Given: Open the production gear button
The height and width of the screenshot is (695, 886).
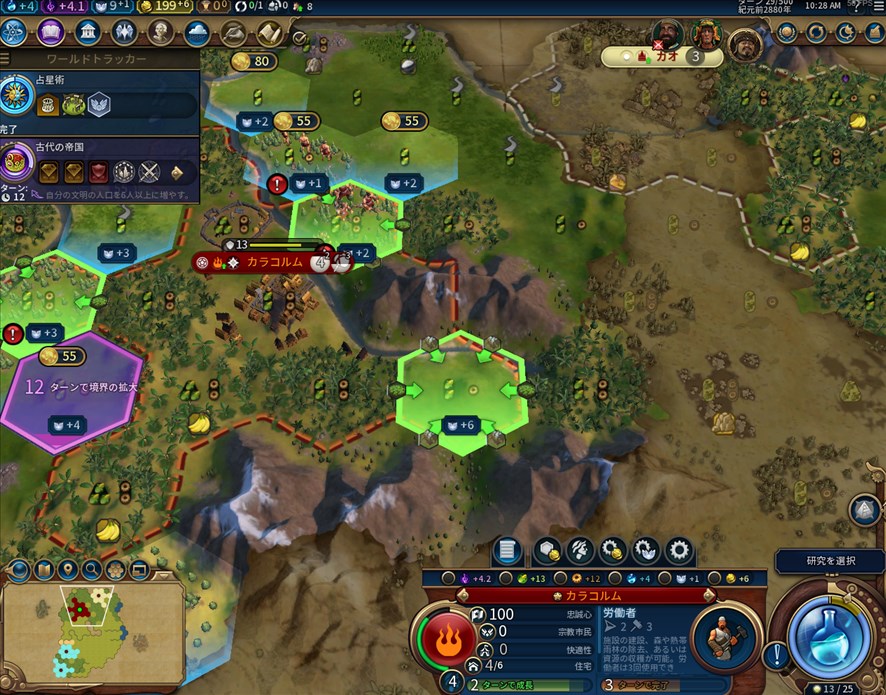Looking at the screenshot, I should click(680, 550).
